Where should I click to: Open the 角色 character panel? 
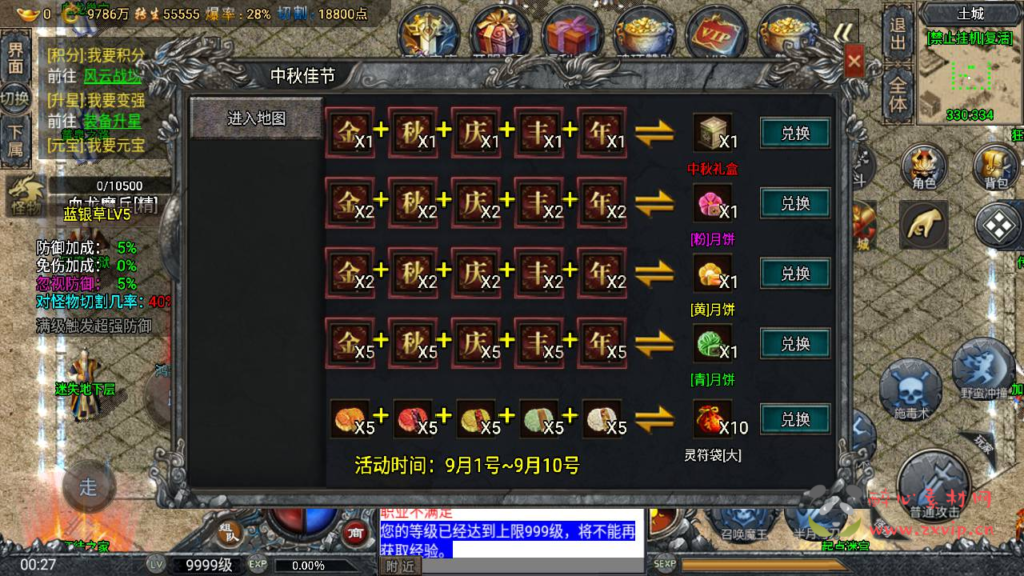tap(923, 166)
